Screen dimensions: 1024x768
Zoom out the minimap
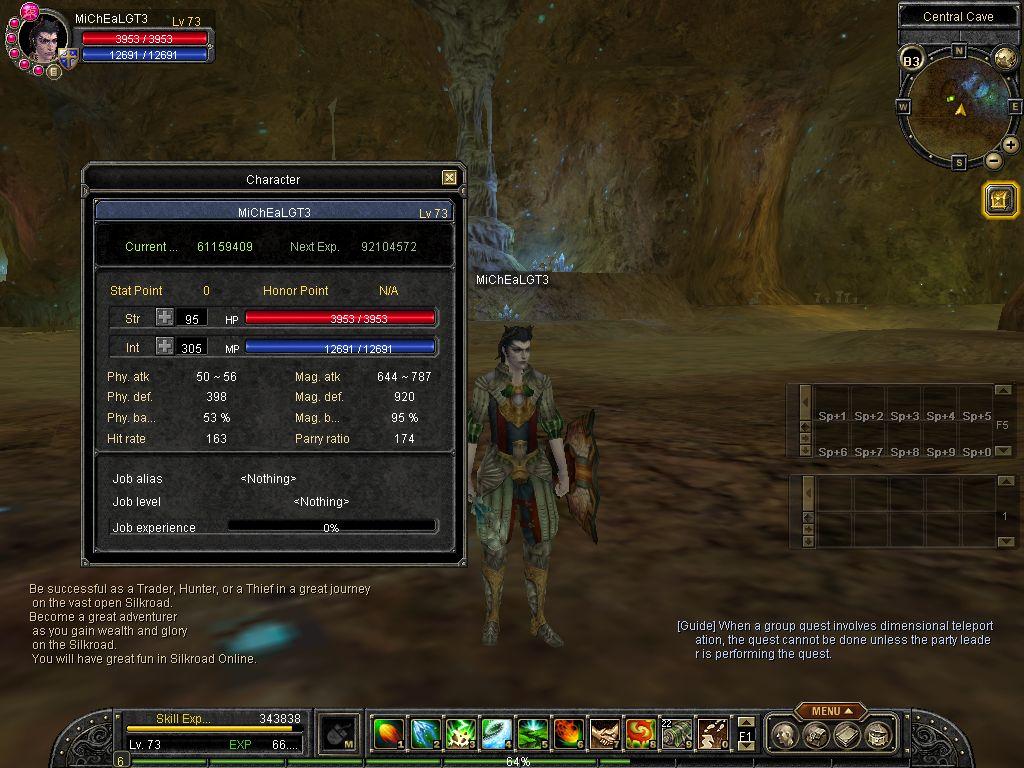point(993,160)
